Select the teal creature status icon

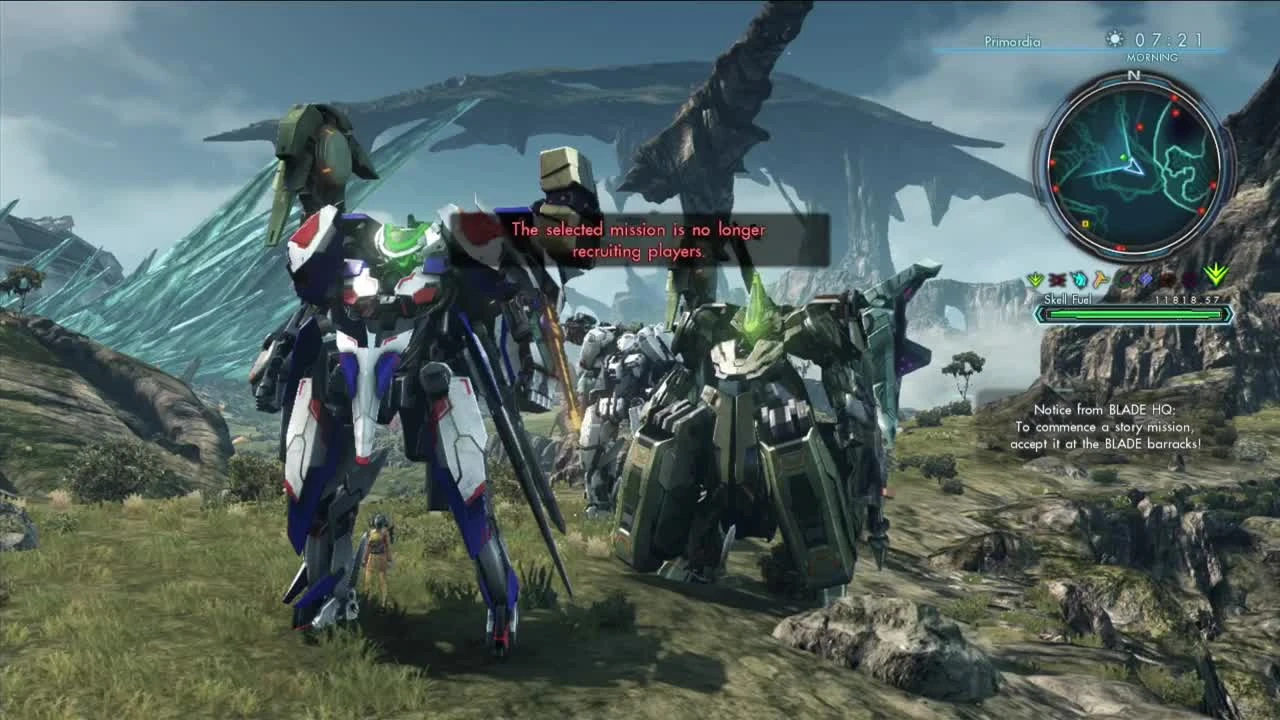click(x=1078, y=279)
